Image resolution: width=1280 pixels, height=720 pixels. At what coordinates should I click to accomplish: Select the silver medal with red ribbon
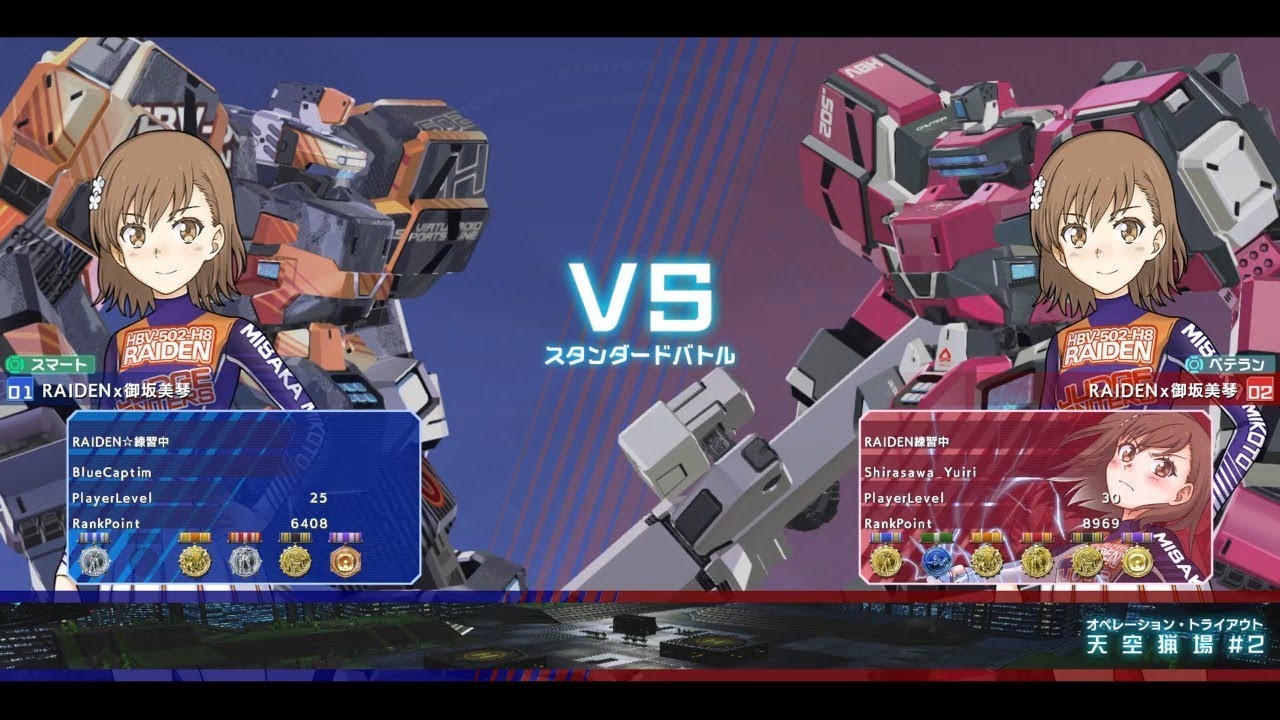[244, 561]
